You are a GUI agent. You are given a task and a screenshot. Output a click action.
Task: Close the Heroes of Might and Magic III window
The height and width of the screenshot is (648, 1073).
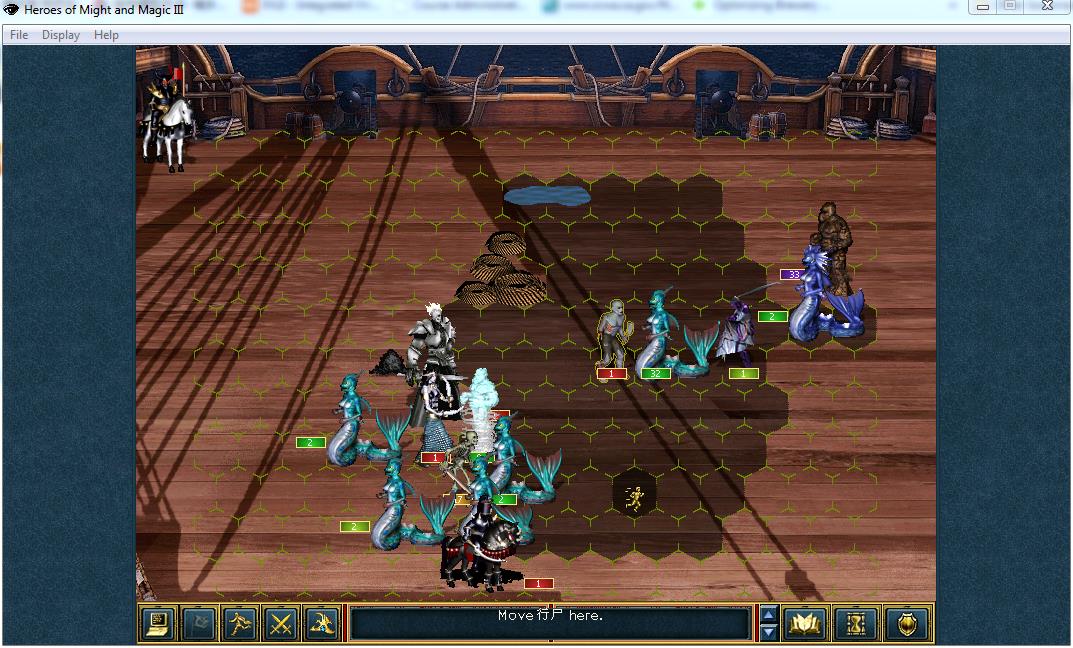(1046, 6)
